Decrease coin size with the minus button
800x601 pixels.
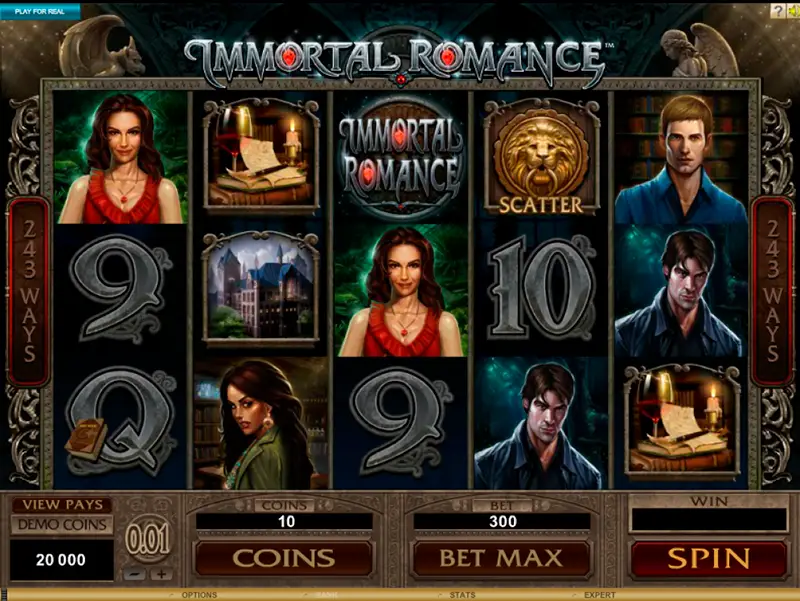pyautogui.click(x=135, y=575)
